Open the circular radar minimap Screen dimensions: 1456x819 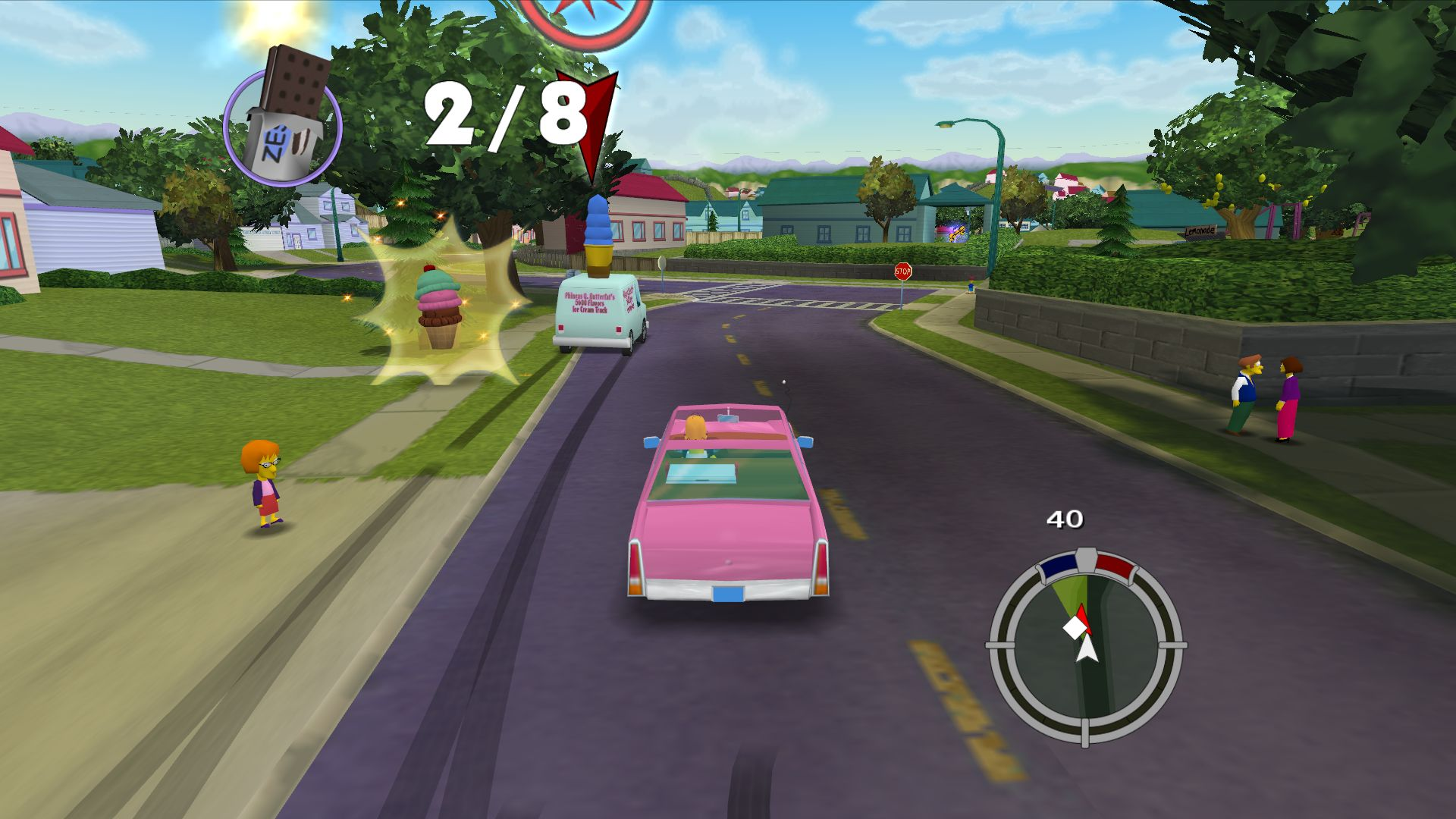[1085, 648]
